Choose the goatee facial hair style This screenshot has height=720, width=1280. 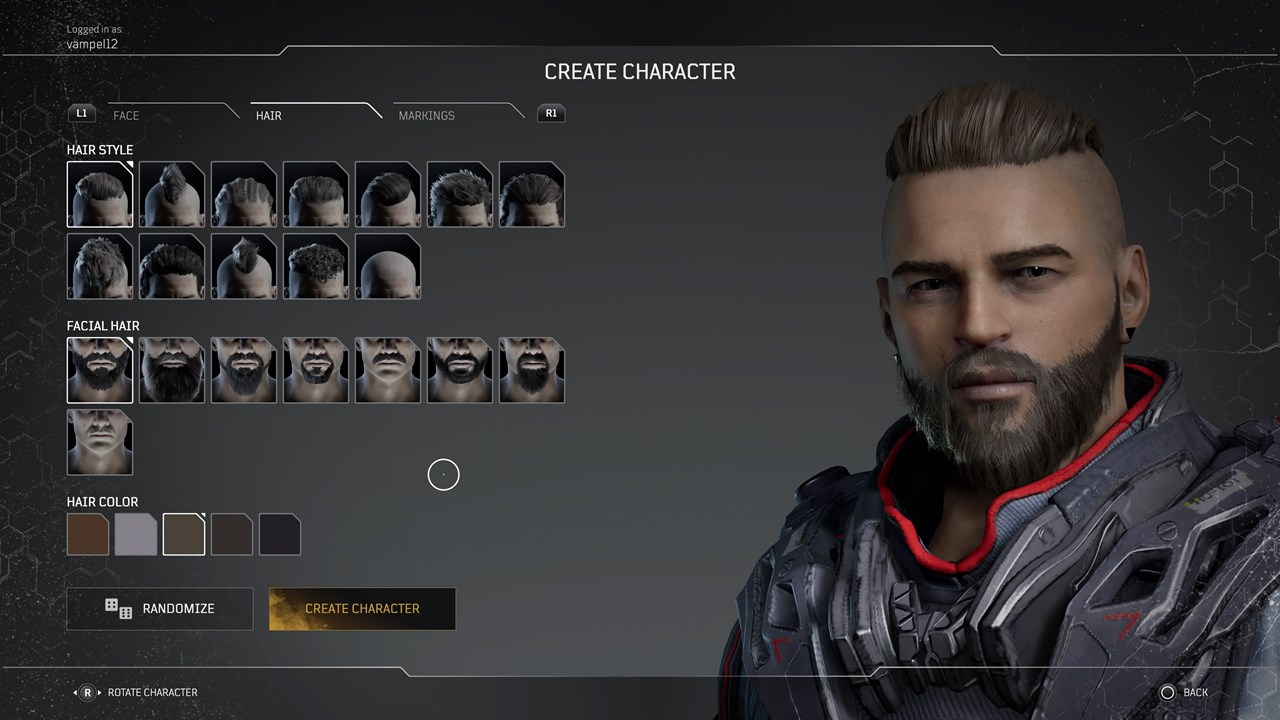click(x=316, y=371)
